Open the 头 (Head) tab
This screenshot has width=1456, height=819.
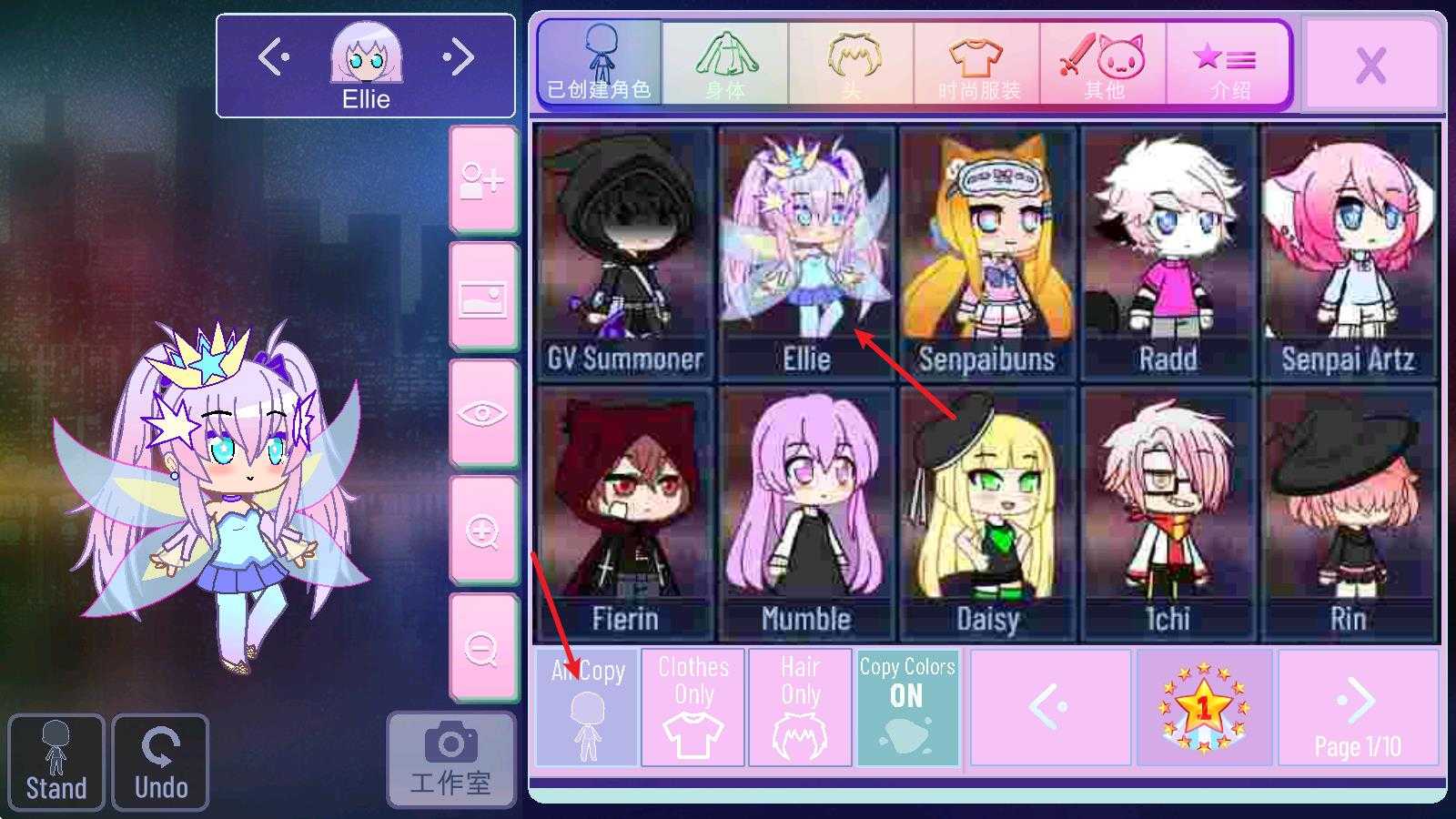[852, 64]
